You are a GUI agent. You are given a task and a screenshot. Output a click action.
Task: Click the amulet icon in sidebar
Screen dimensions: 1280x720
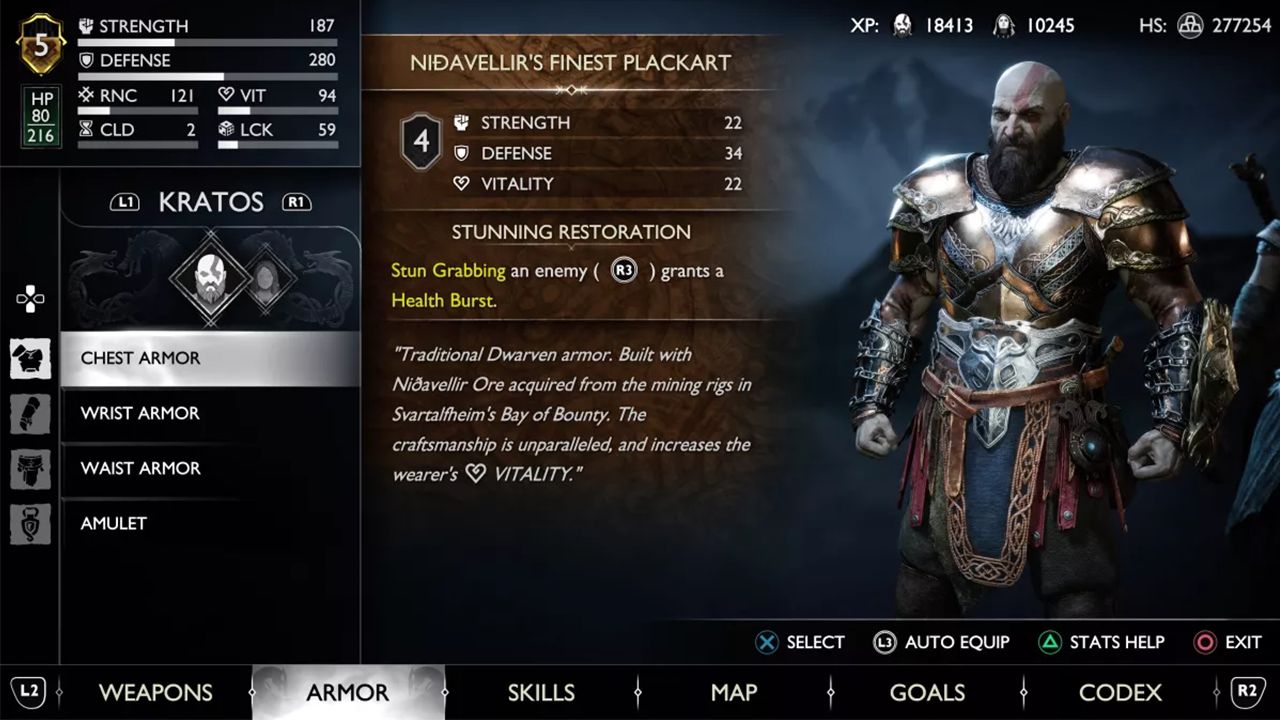pyautogui.click(x=30, y=523)
